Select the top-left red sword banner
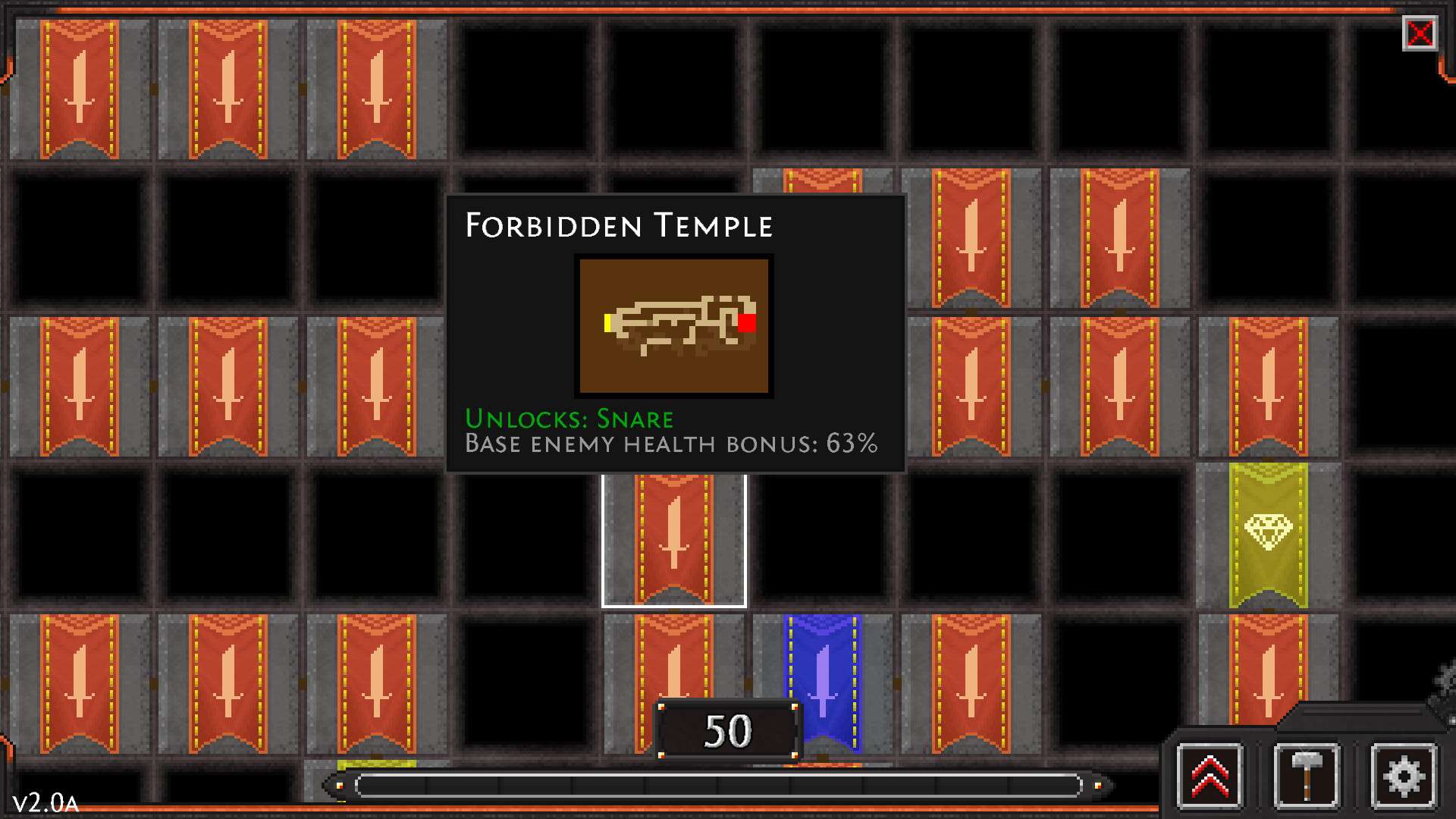This screenshot has width=1456, height=819. pos(80,87)
